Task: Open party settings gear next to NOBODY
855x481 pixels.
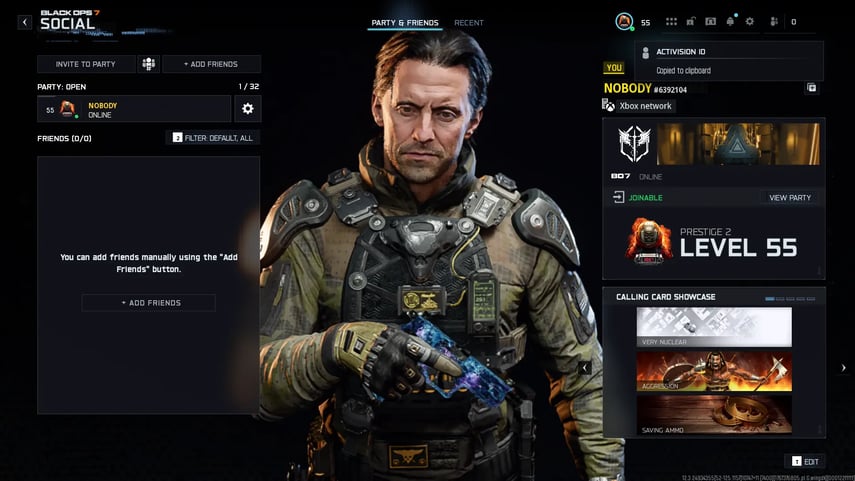Action: [x=248, y=109]
